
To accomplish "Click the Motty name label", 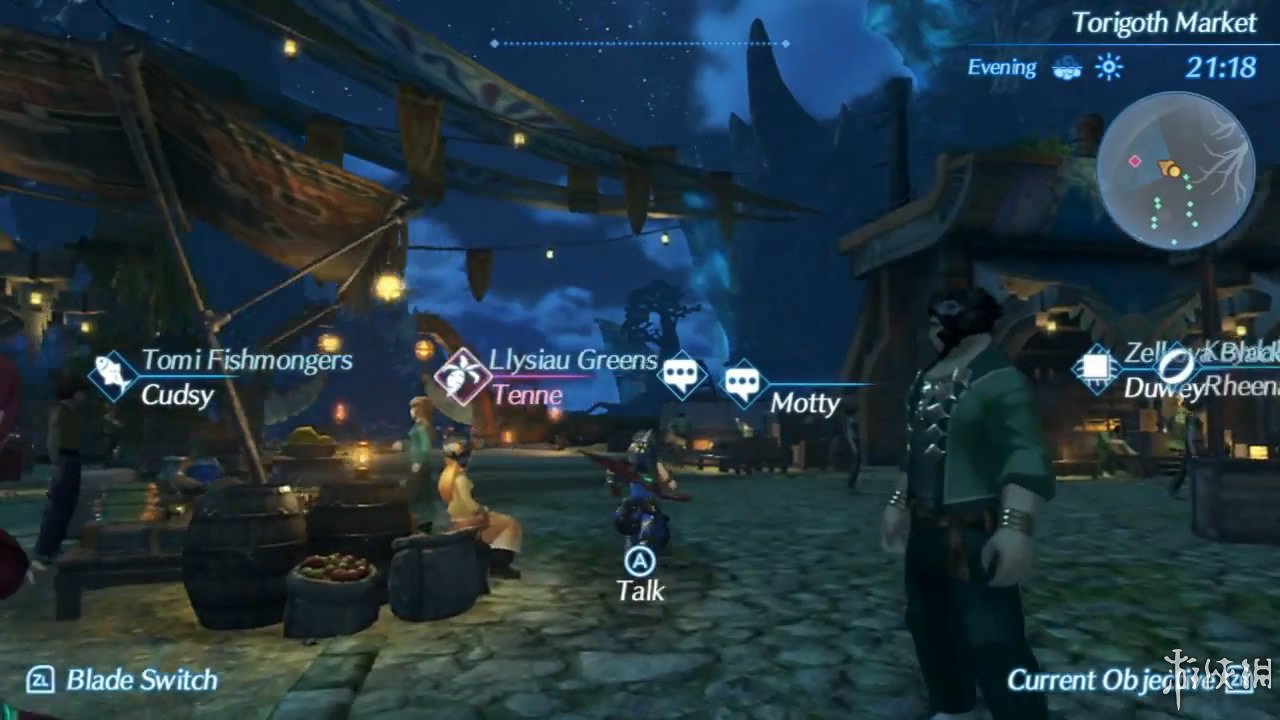I will click(806, 405).
